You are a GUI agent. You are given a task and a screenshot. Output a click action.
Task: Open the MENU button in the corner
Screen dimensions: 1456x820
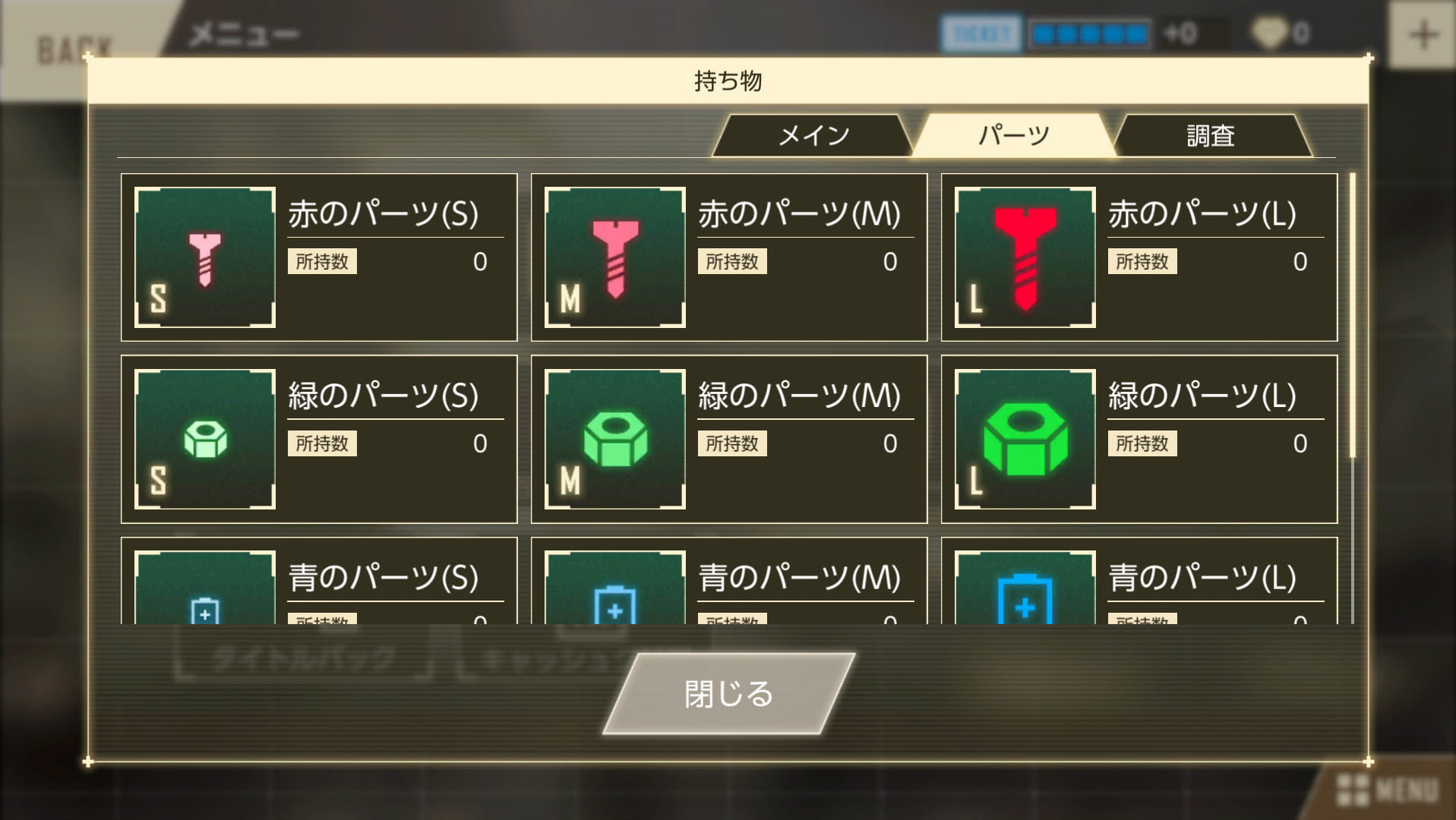(1388, 790)
